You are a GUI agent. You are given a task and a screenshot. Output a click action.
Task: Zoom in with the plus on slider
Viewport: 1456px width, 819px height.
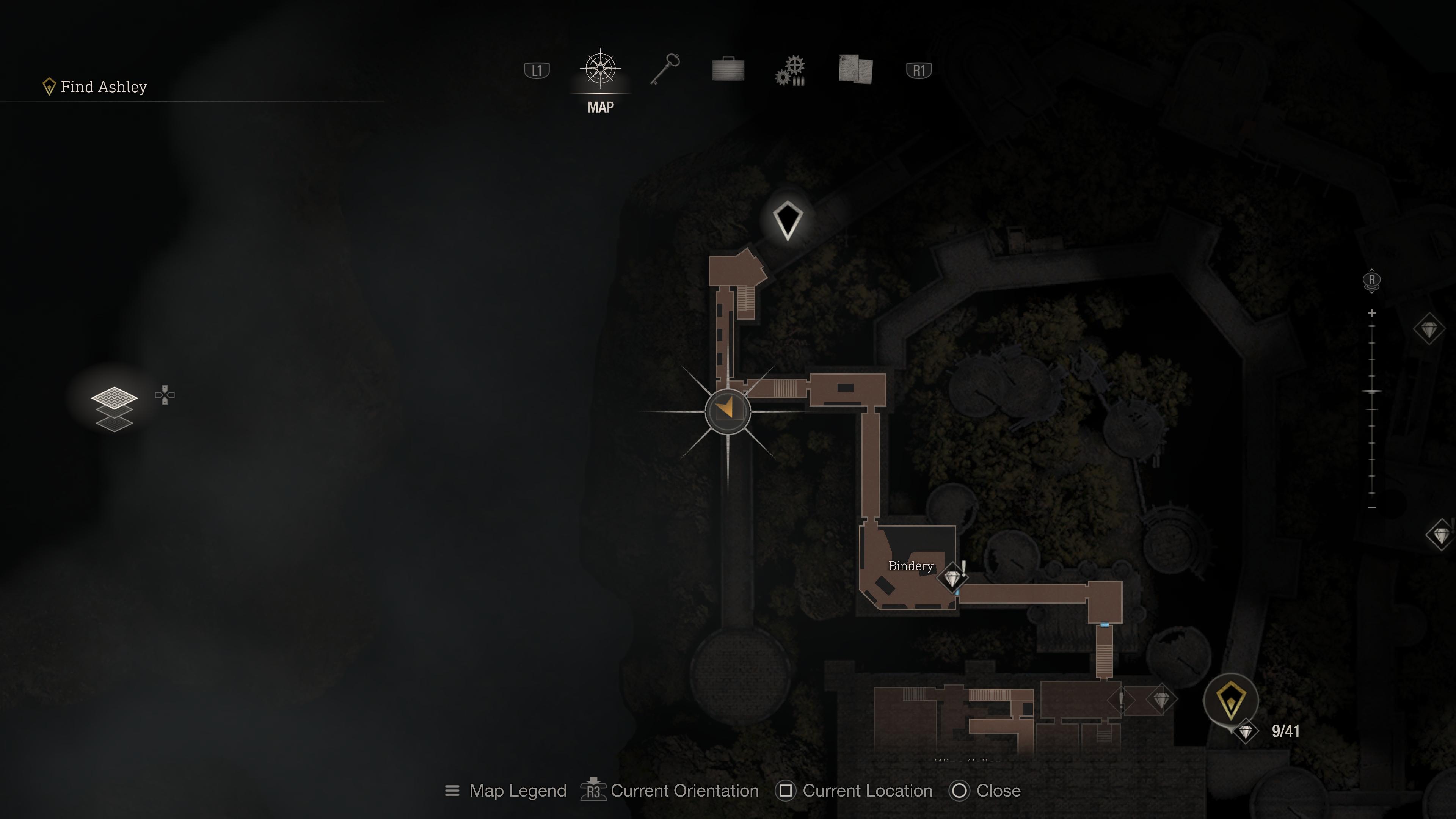point(1372,313)
